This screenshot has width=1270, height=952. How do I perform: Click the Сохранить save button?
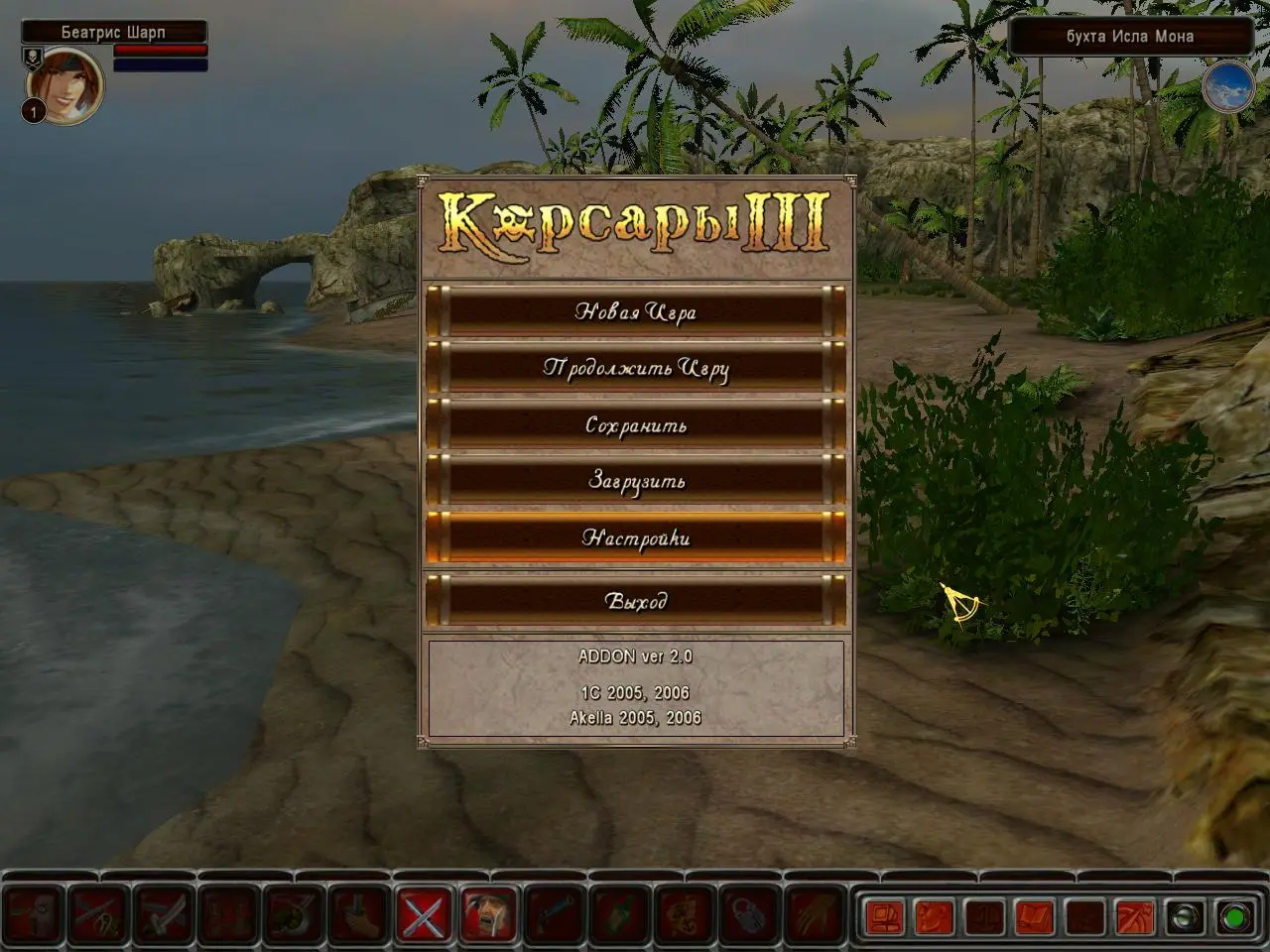635,425
